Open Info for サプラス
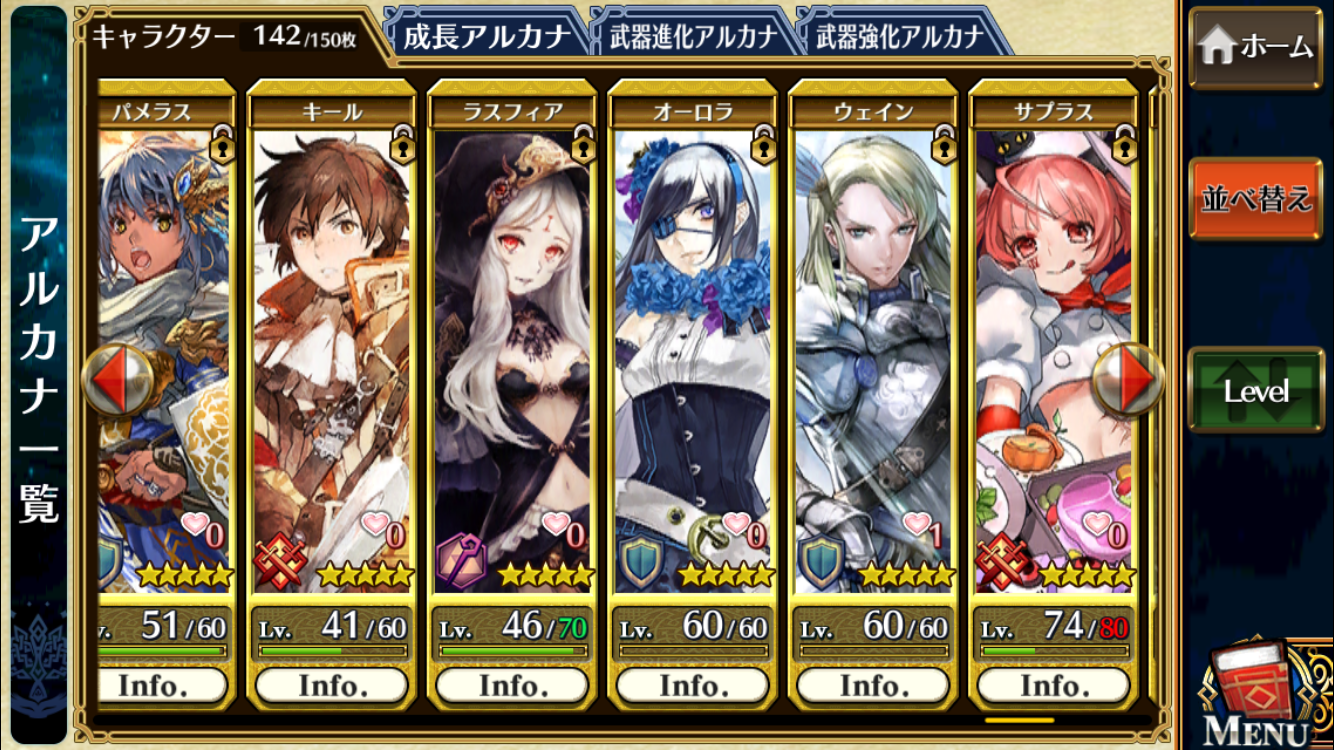1334x750 pixels. [x=1053, y=686]
